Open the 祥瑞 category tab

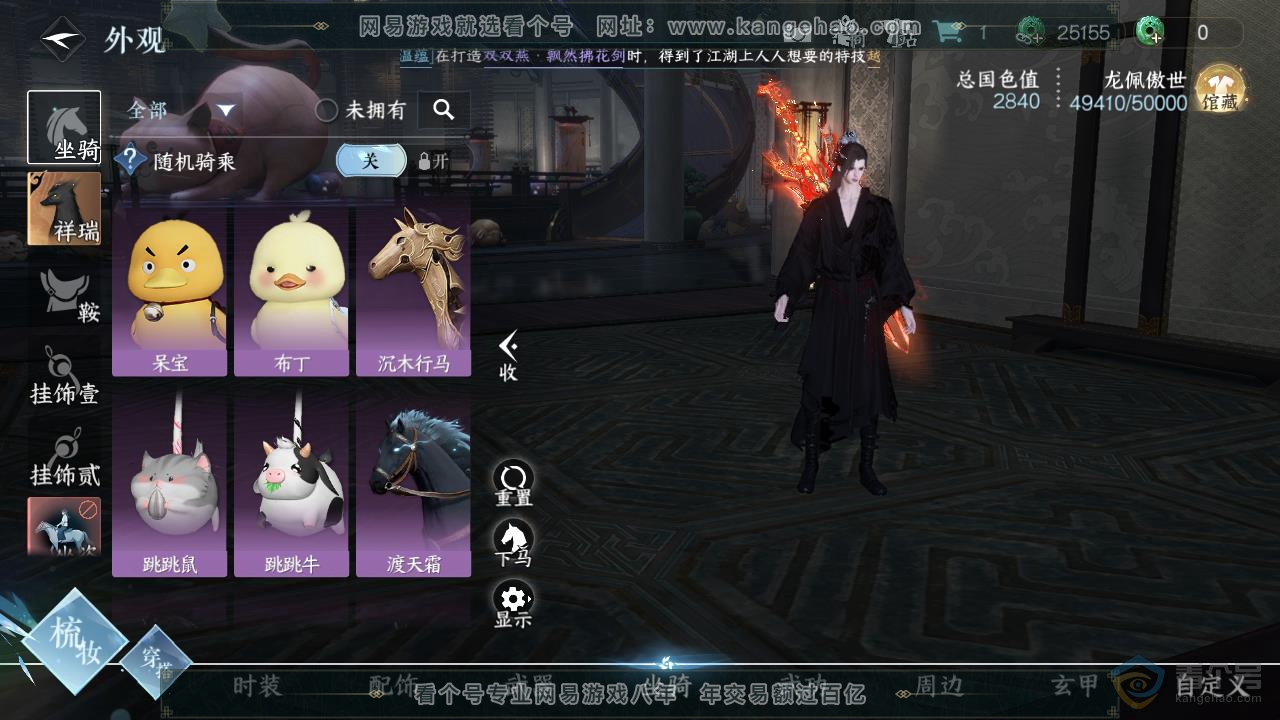point(64,208)
